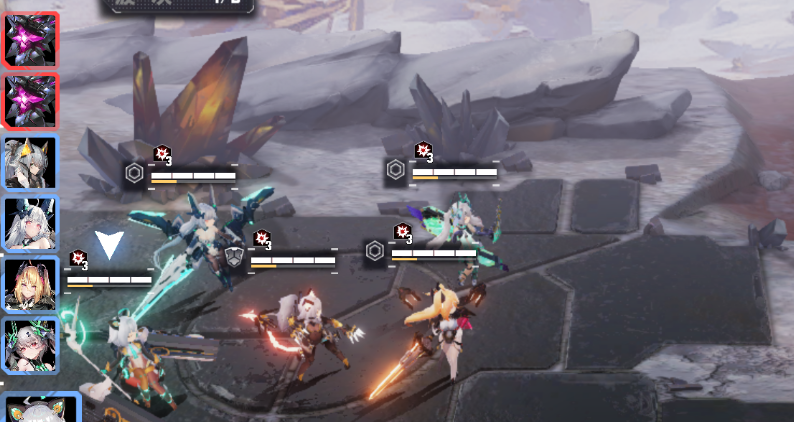Pick the green-horned dark-haired character portrait

point(30,346)
